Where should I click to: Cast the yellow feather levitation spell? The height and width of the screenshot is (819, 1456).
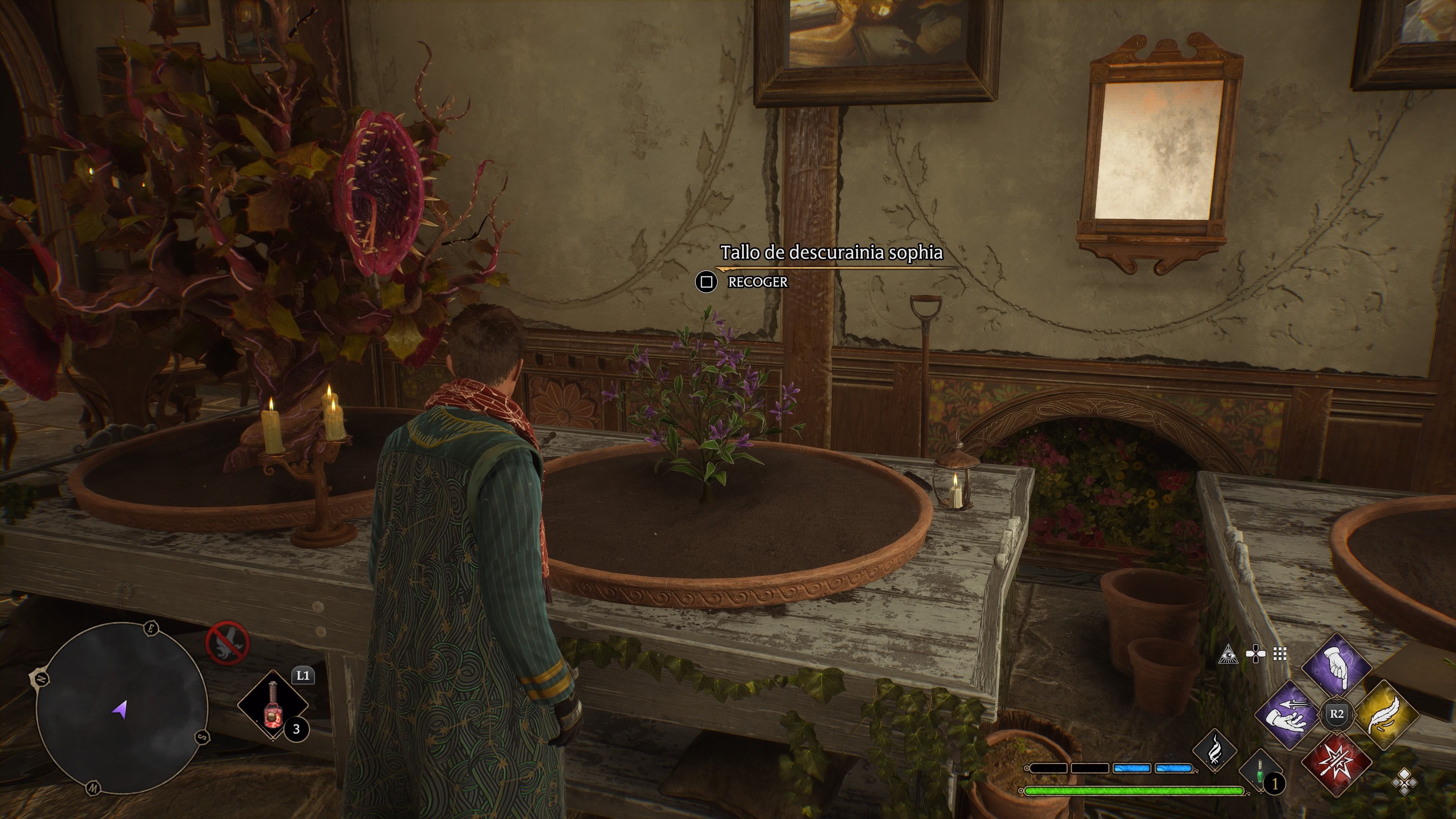pyautogui.click(x=1385, y=714)
